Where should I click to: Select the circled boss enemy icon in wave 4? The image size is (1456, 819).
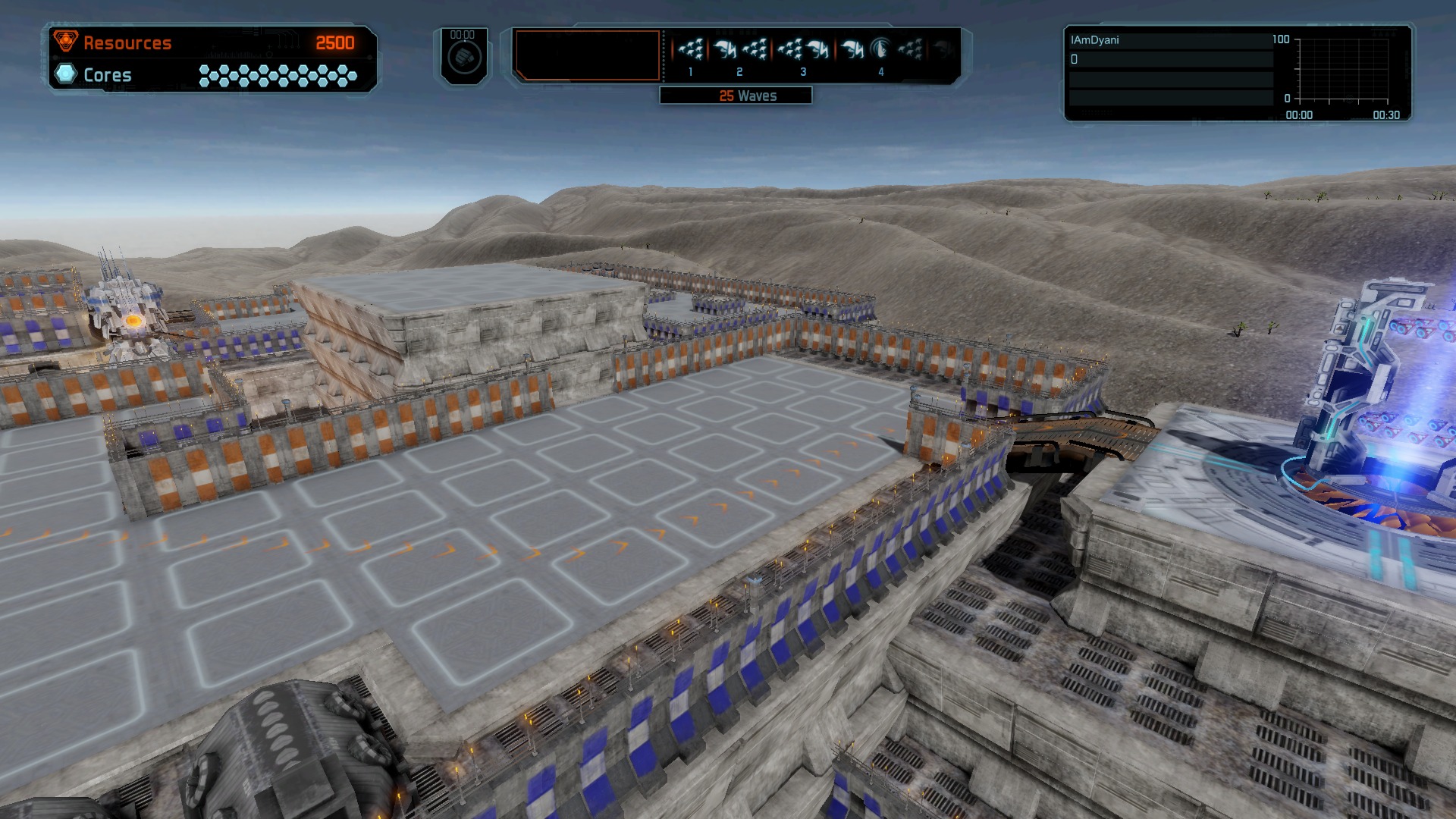(x=880, y=49)
